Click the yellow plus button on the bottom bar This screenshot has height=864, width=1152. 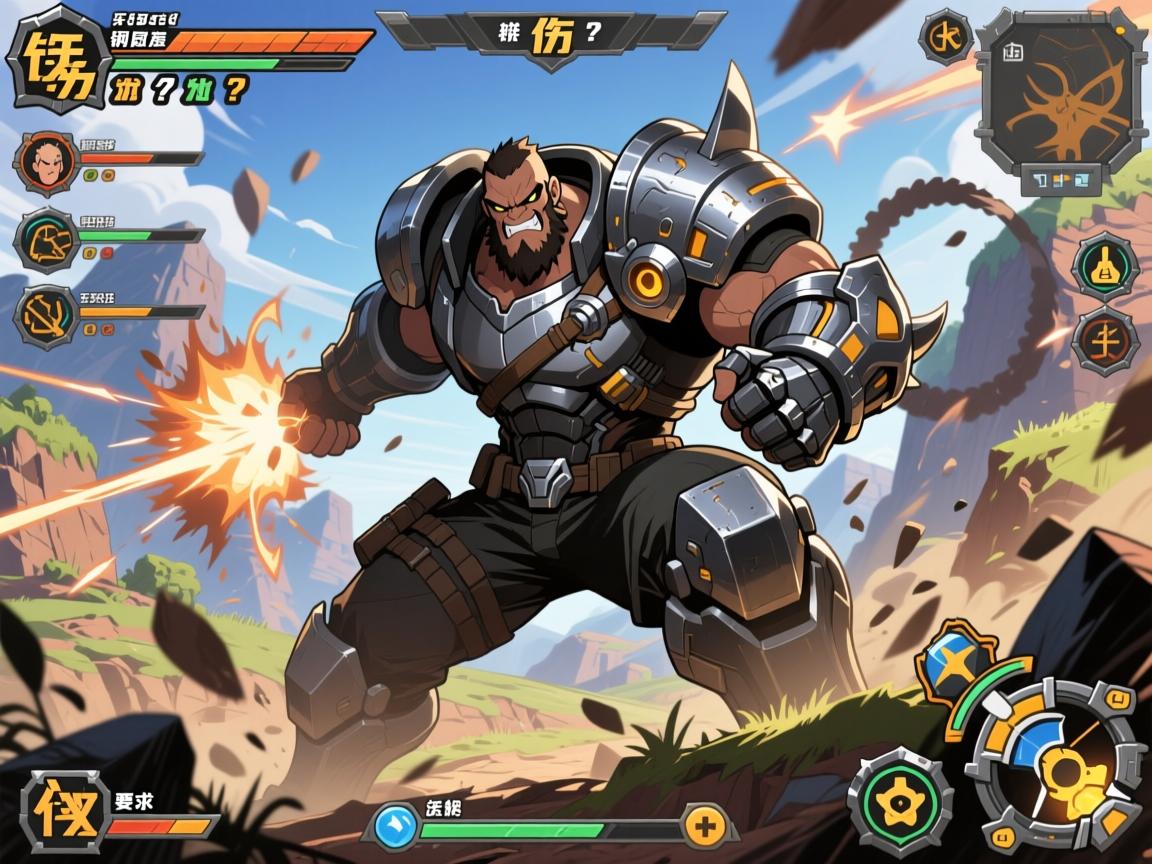707,826
